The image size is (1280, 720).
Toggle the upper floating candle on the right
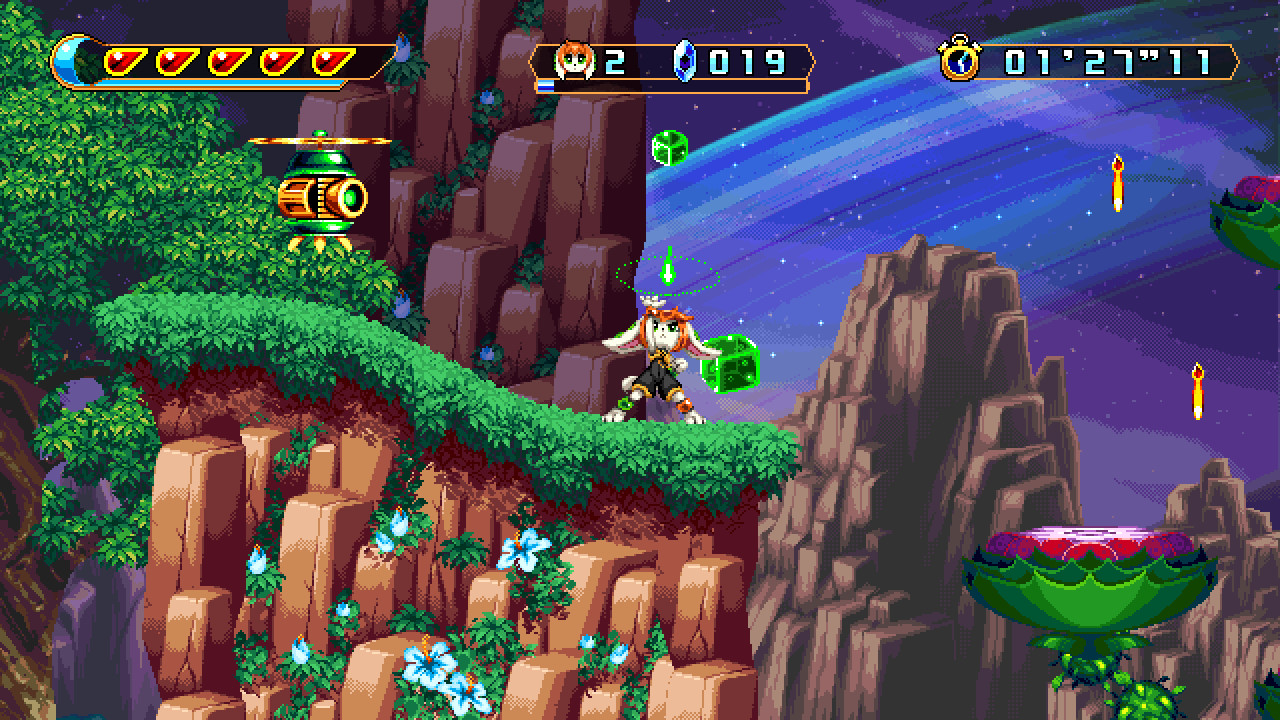1118,180
